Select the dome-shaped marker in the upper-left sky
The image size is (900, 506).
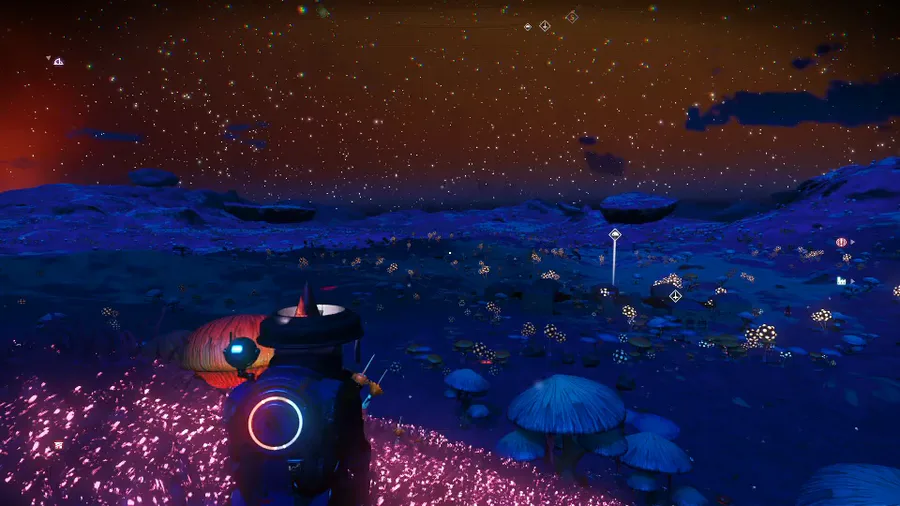click(x=58, y=61)
